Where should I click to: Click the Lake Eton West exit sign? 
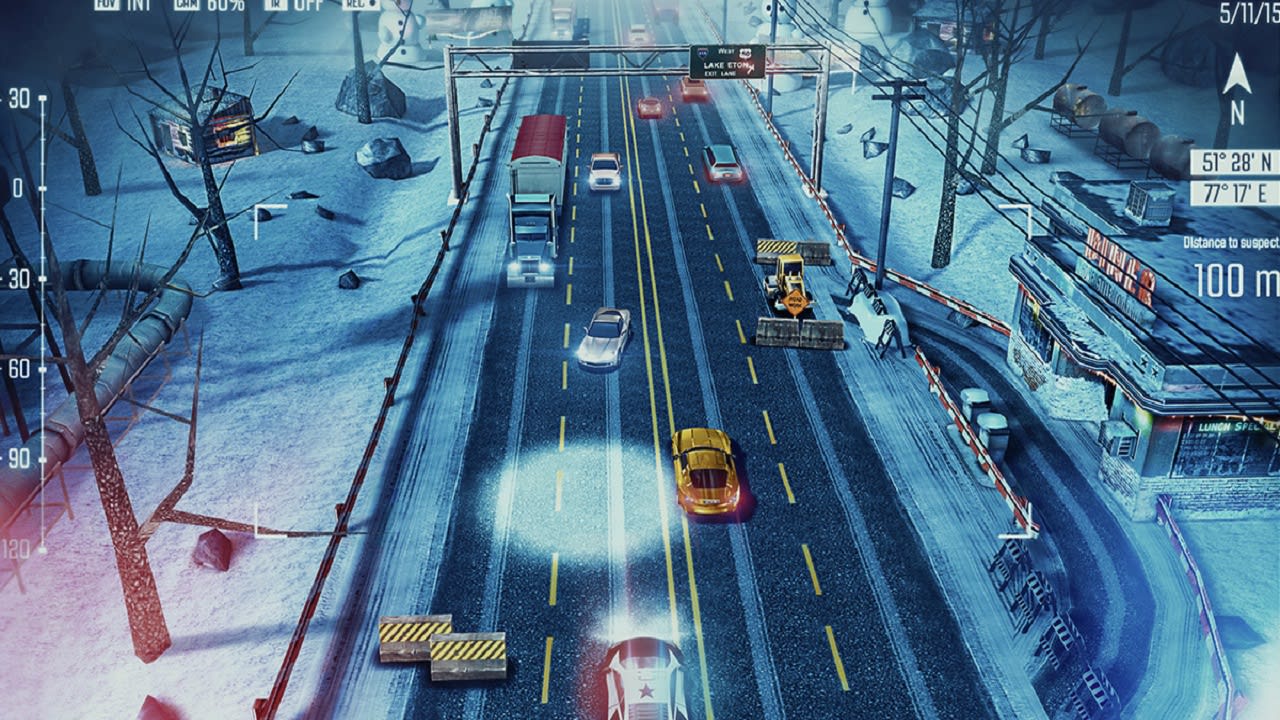coord(727,64)
